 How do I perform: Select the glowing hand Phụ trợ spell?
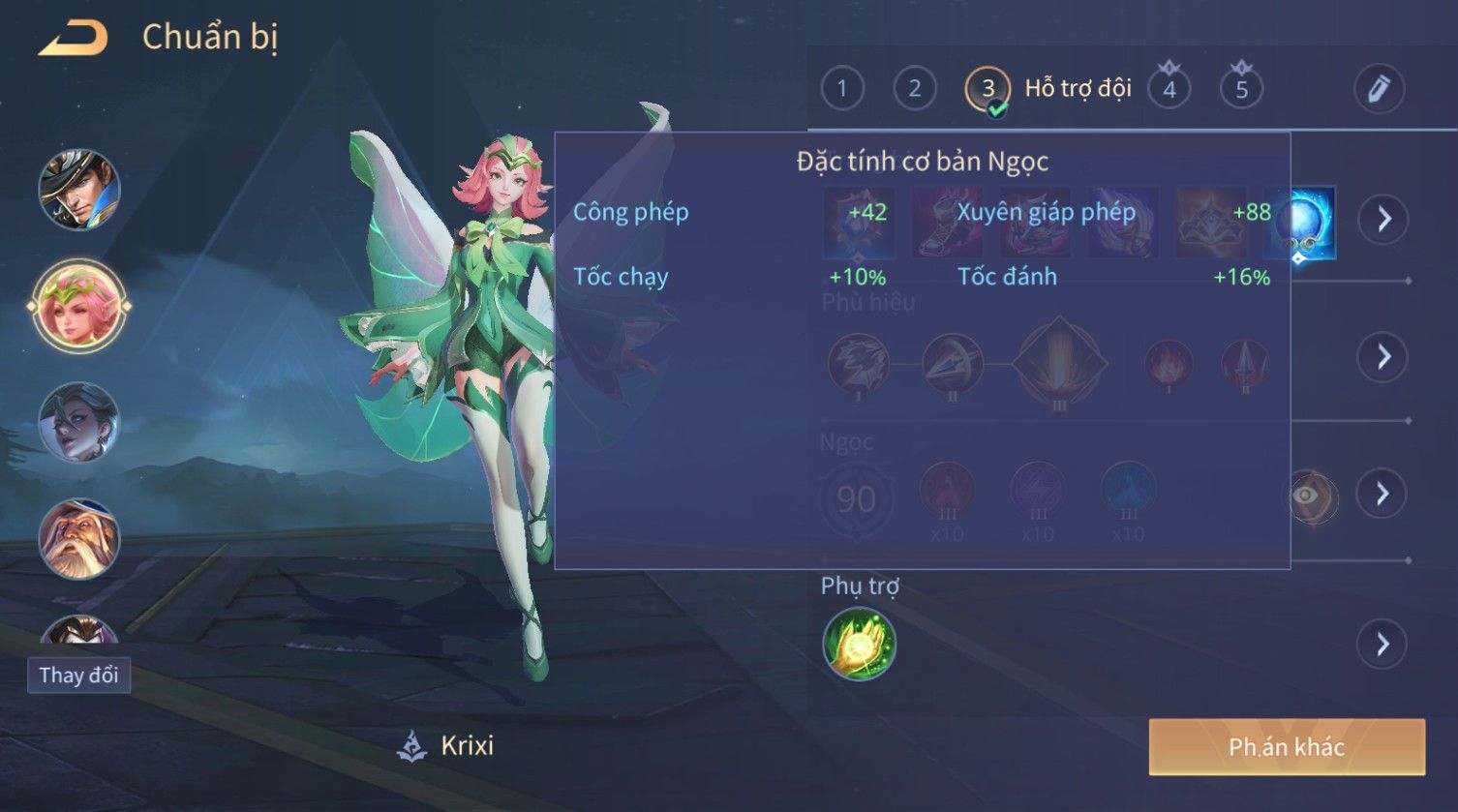[859, 645]
